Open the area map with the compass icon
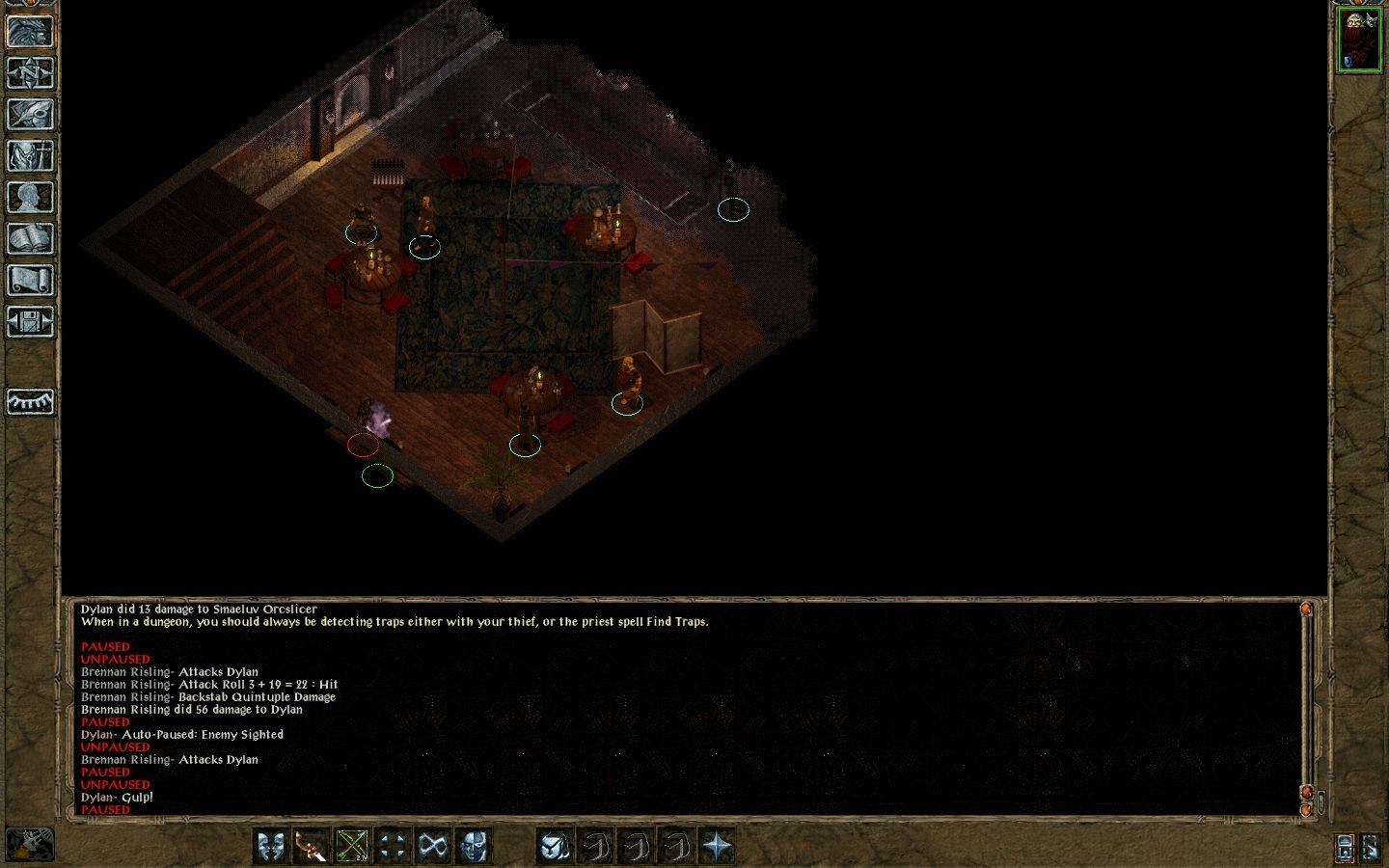Screen dimensions: 1389x868 31,72
